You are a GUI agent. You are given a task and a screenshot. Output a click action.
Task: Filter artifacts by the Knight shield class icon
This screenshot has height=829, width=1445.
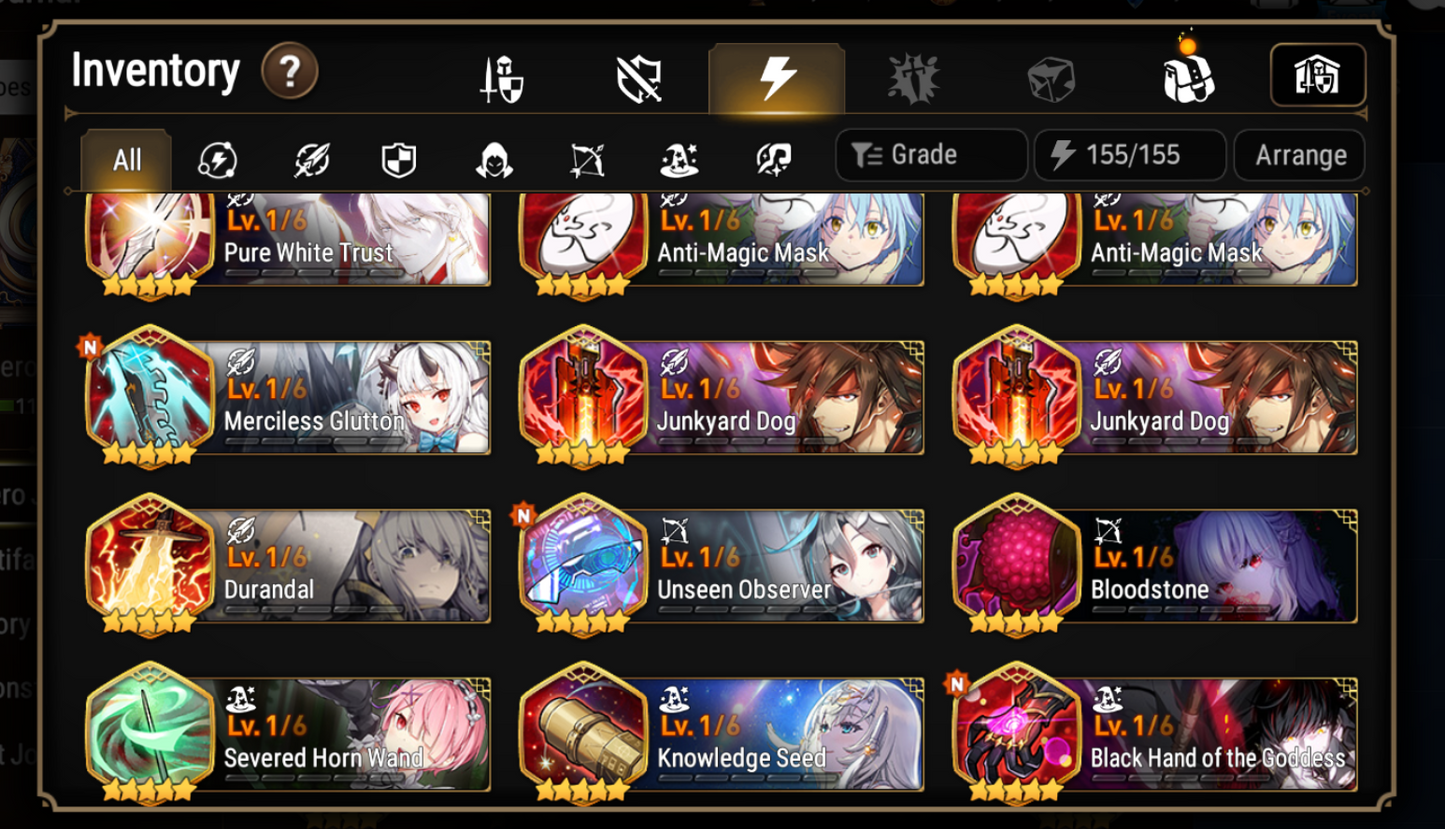[397, 157]
